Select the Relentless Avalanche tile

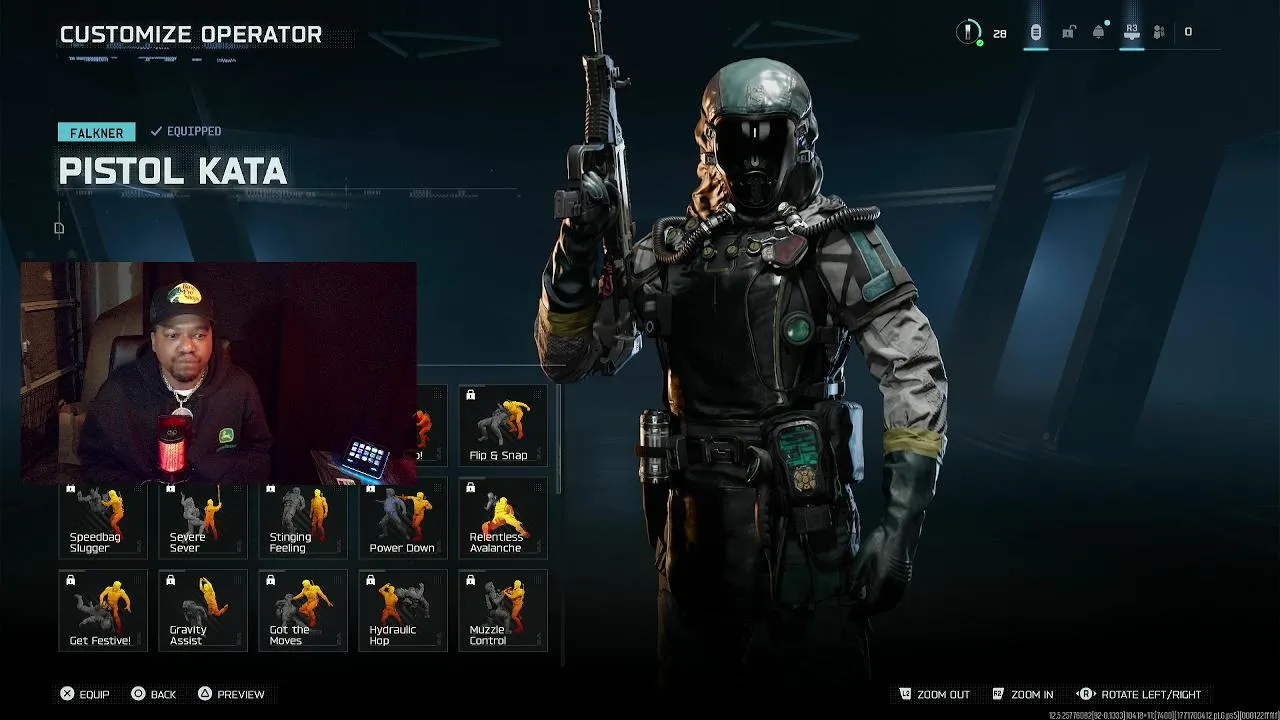(x=502, y=519)
